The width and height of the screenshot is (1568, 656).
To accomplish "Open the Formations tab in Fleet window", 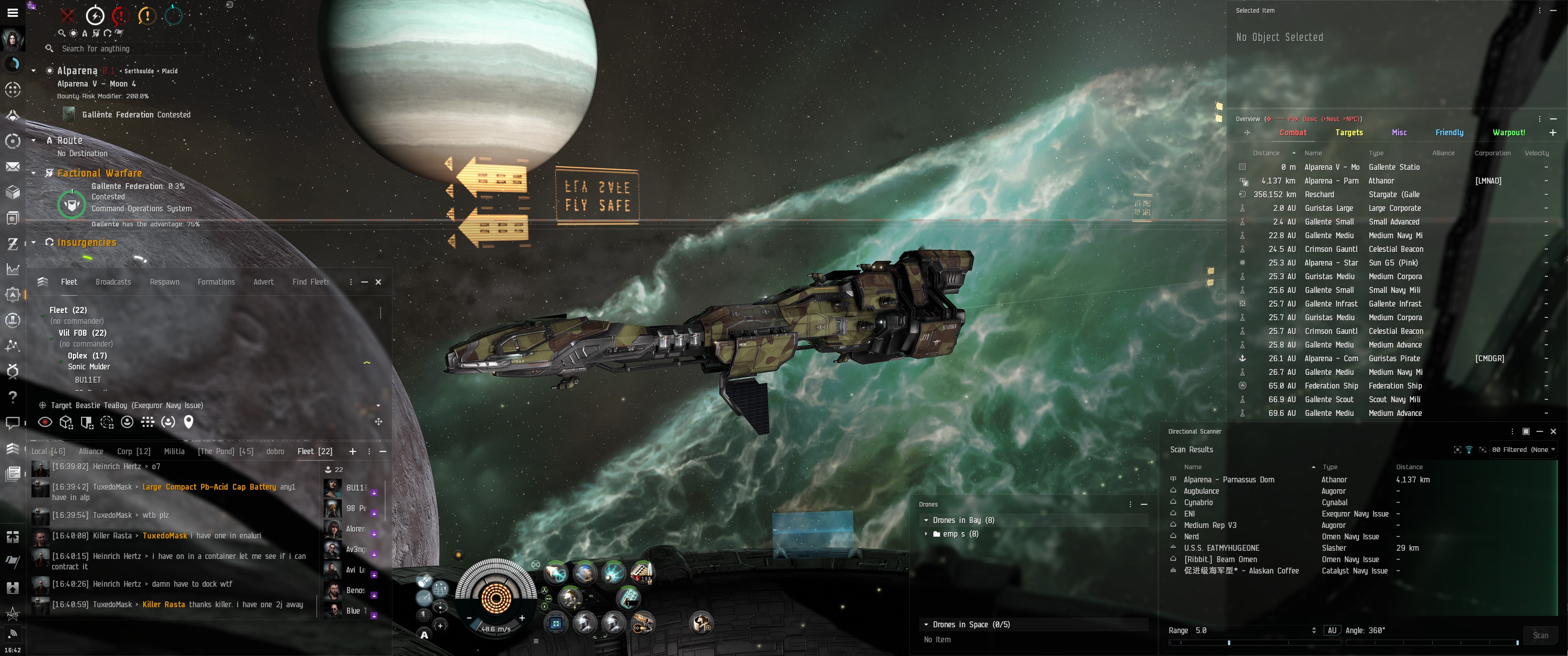I will pyautogui.click(x=216, y=282).
